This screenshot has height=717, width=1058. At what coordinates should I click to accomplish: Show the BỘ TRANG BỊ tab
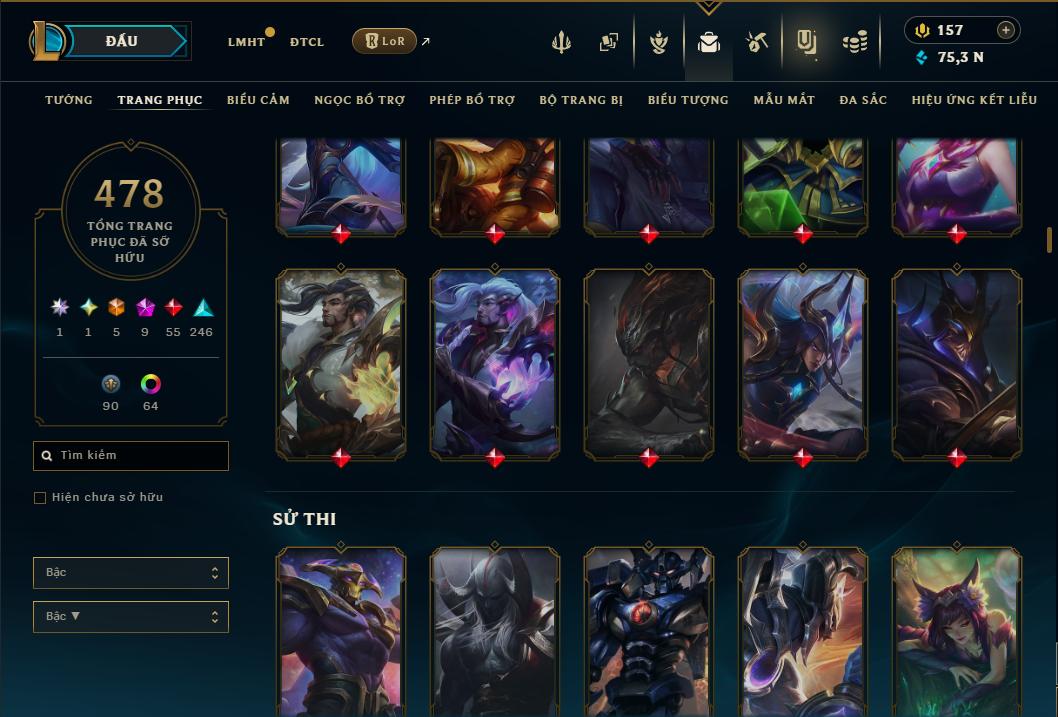(x=580, y=100)
